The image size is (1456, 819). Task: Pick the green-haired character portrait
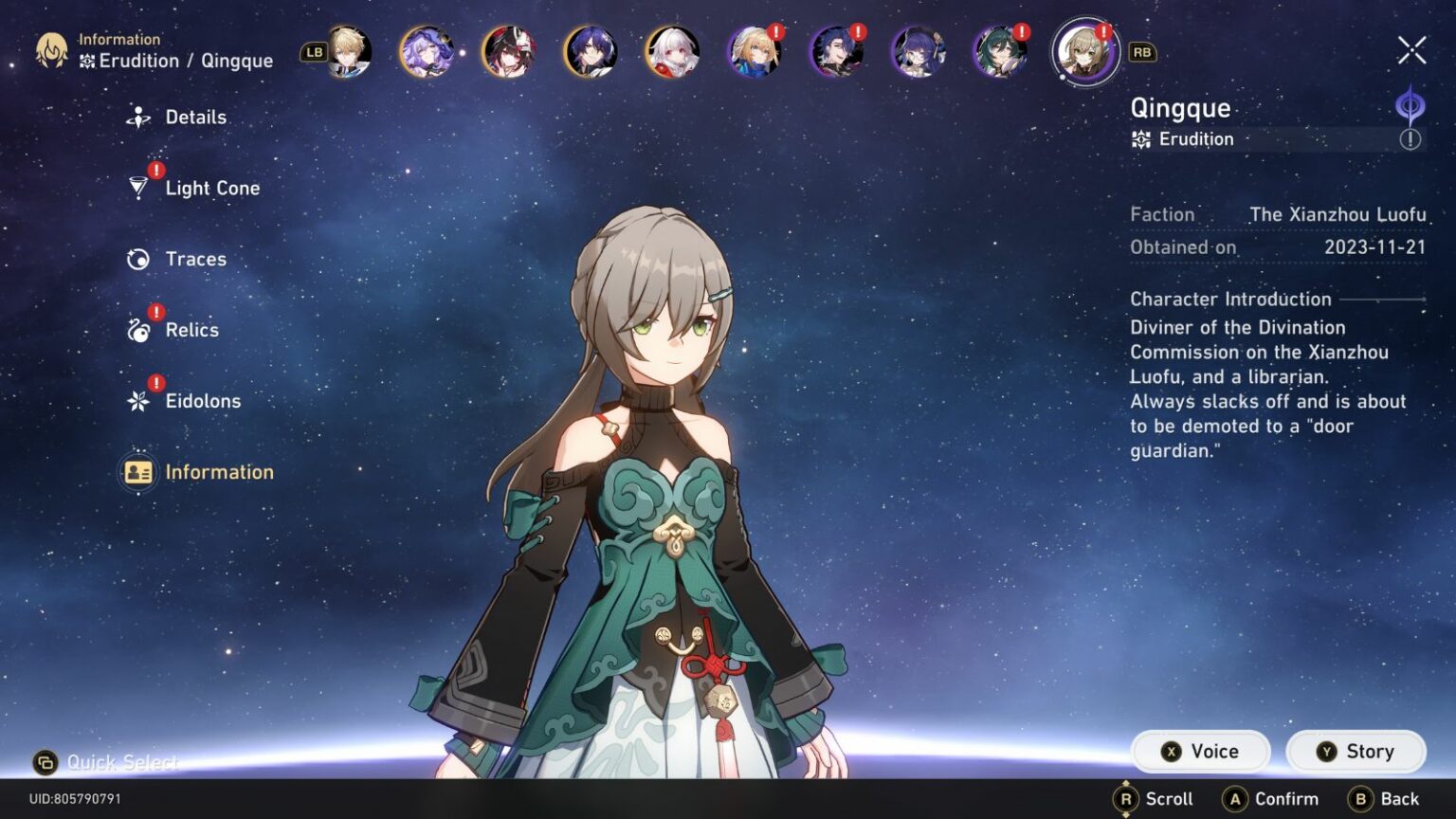click(998, 52)
